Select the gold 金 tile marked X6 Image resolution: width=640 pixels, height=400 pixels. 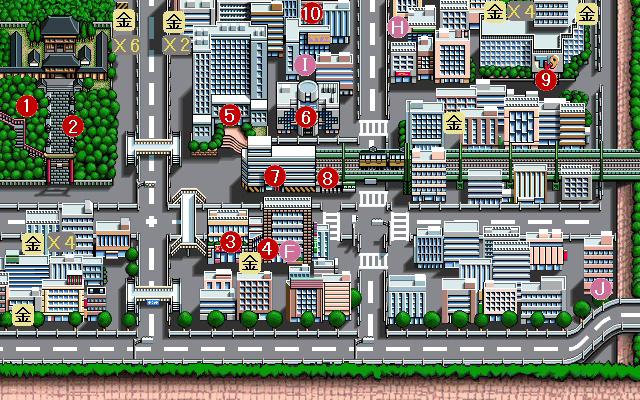pyautogui.click(x=124, y=19)
